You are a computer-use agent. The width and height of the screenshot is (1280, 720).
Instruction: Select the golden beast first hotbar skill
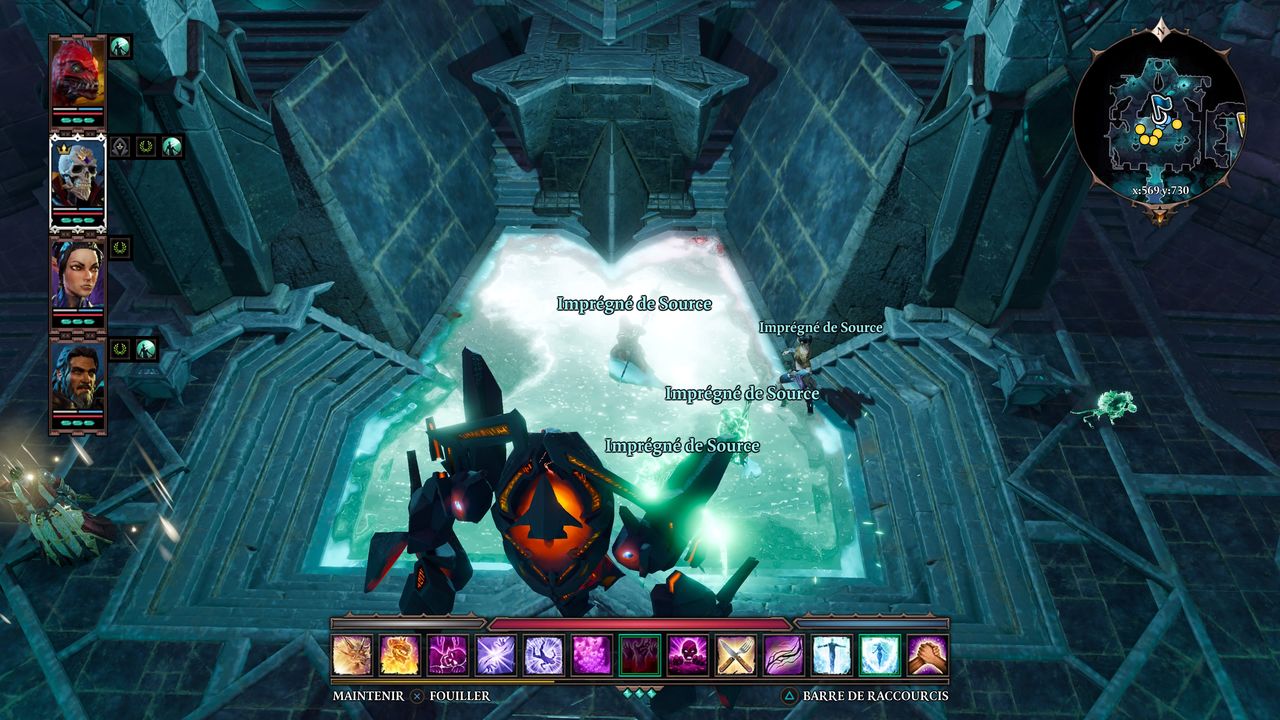point(352,655)
